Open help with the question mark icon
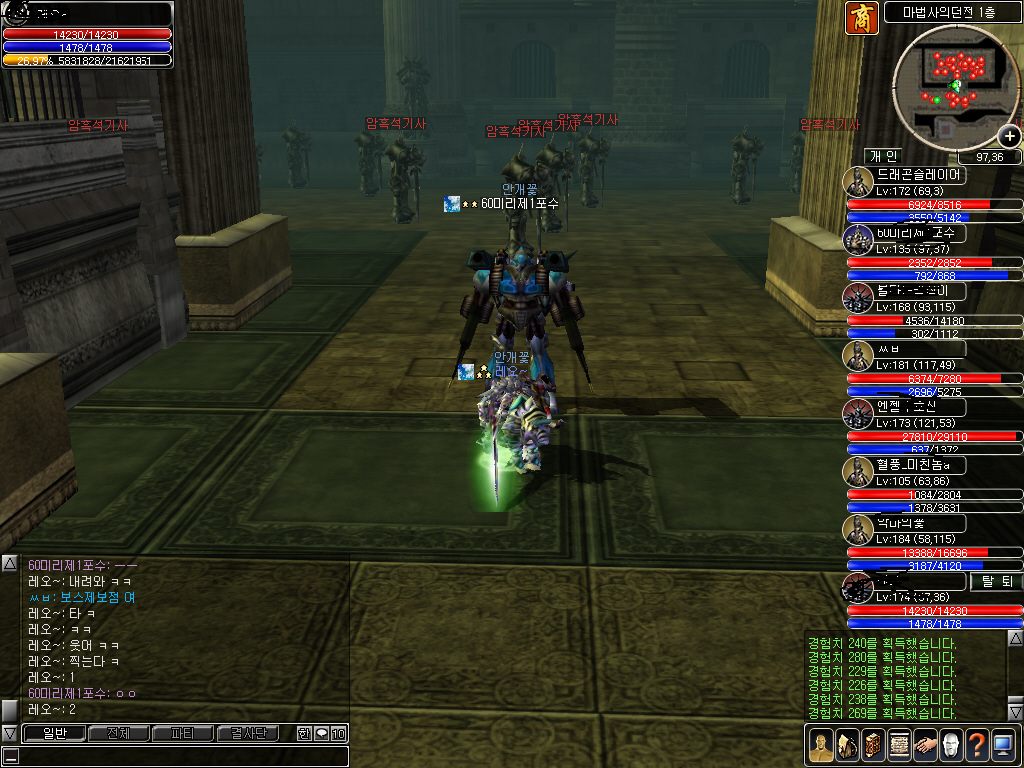 click(976, 745)
